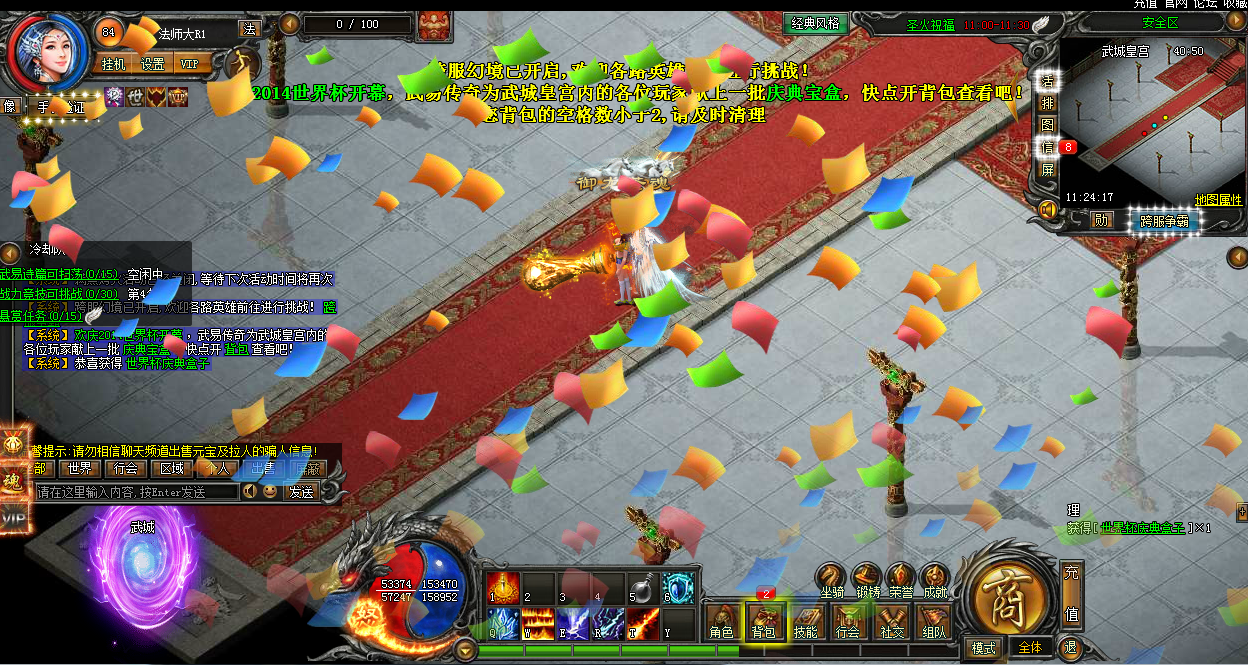Screen dimensions: 1248x665
Task: Open the 锻铸 forging menu
Action: pos(867,579)
